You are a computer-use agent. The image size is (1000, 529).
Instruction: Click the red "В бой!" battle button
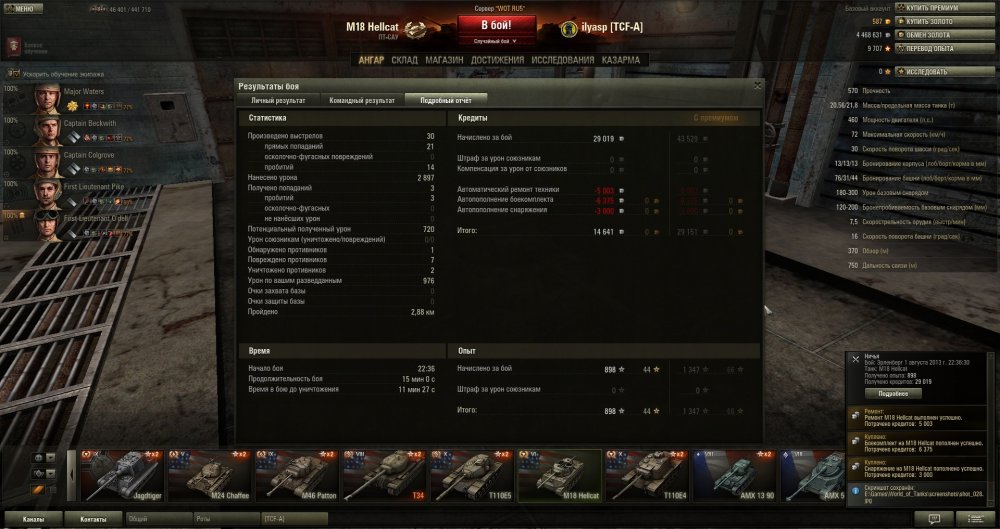496,25
